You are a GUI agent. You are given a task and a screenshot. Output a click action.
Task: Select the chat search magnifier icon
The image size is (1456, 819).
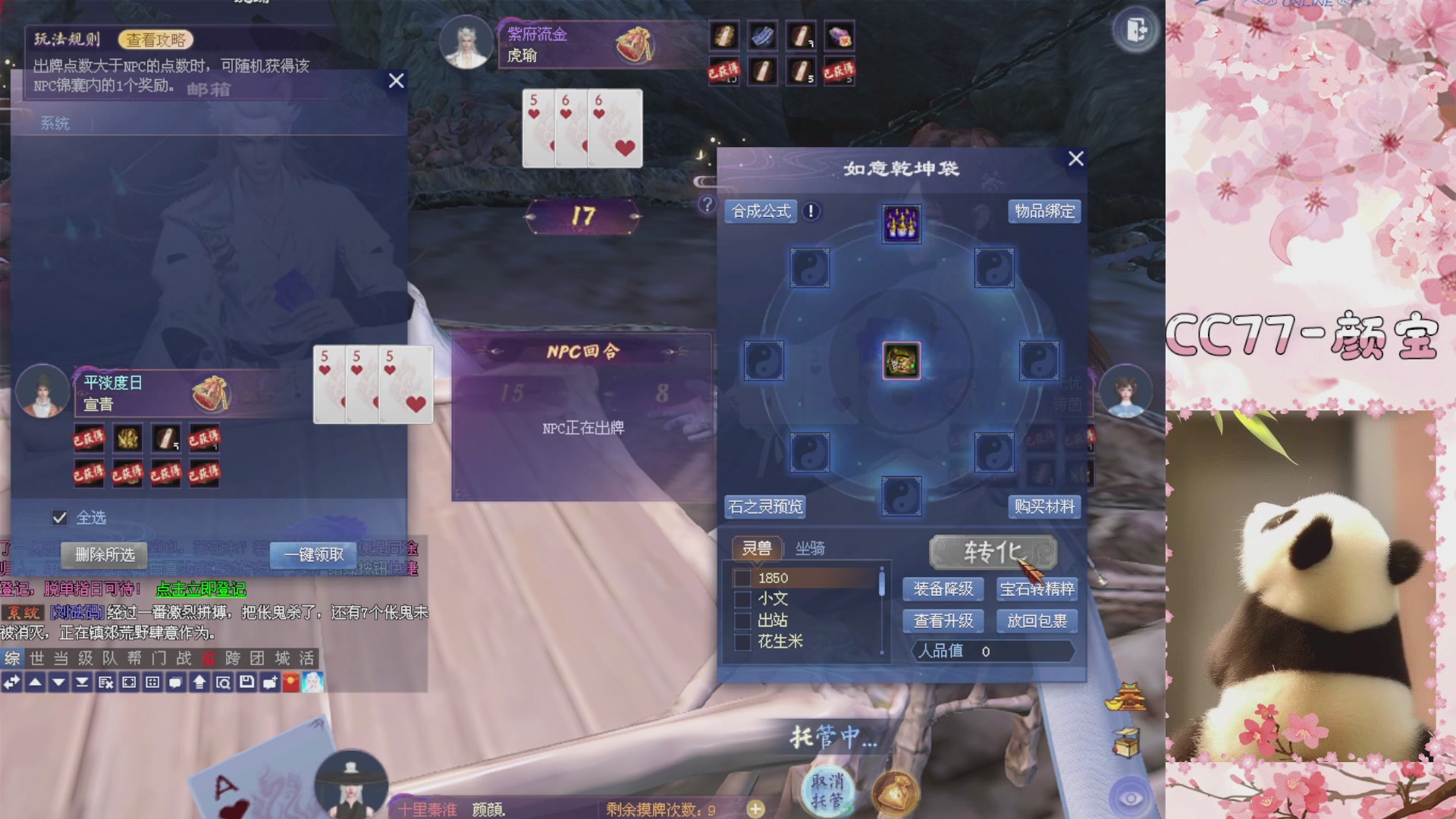221,682
